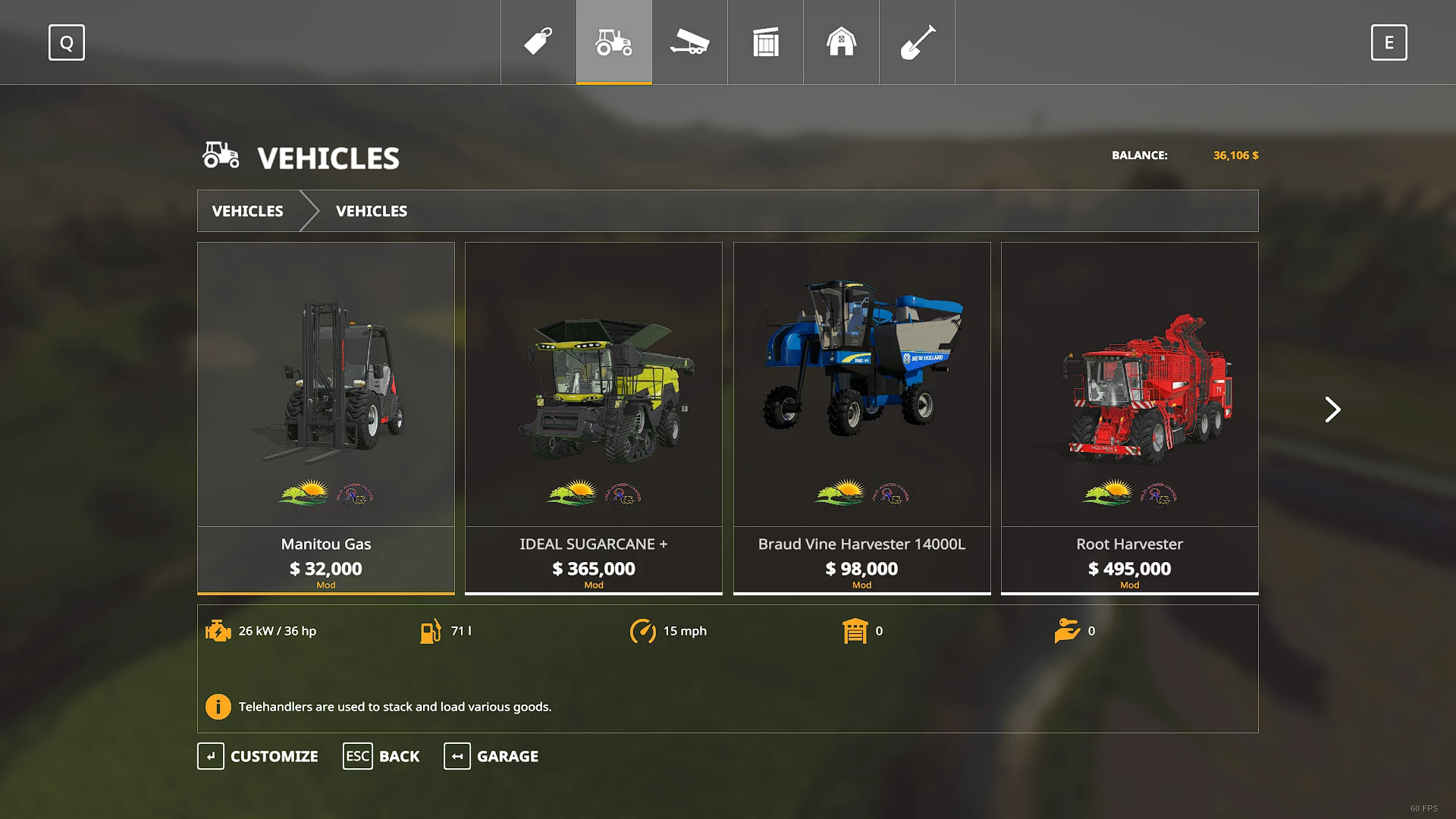Go BACK to the previous menu
This screenshot has height=819, width=1456.
(x=381, y=756)
